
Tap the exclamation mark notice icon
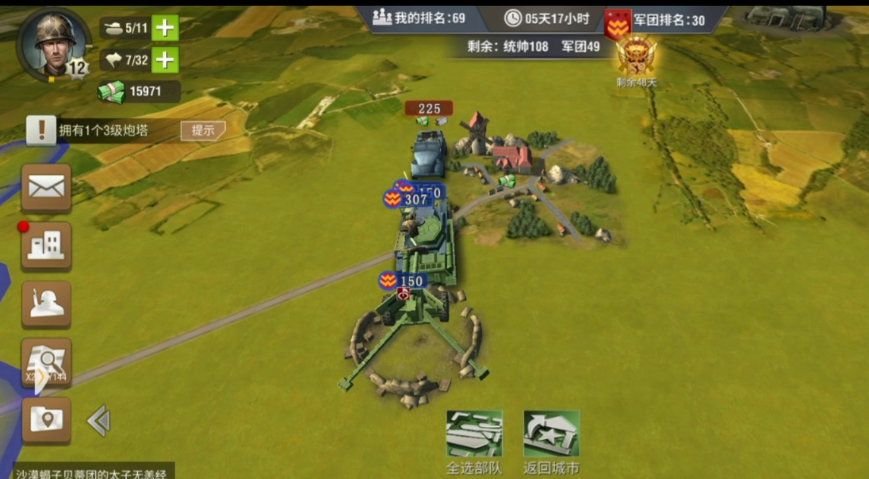tap(41, 129)
